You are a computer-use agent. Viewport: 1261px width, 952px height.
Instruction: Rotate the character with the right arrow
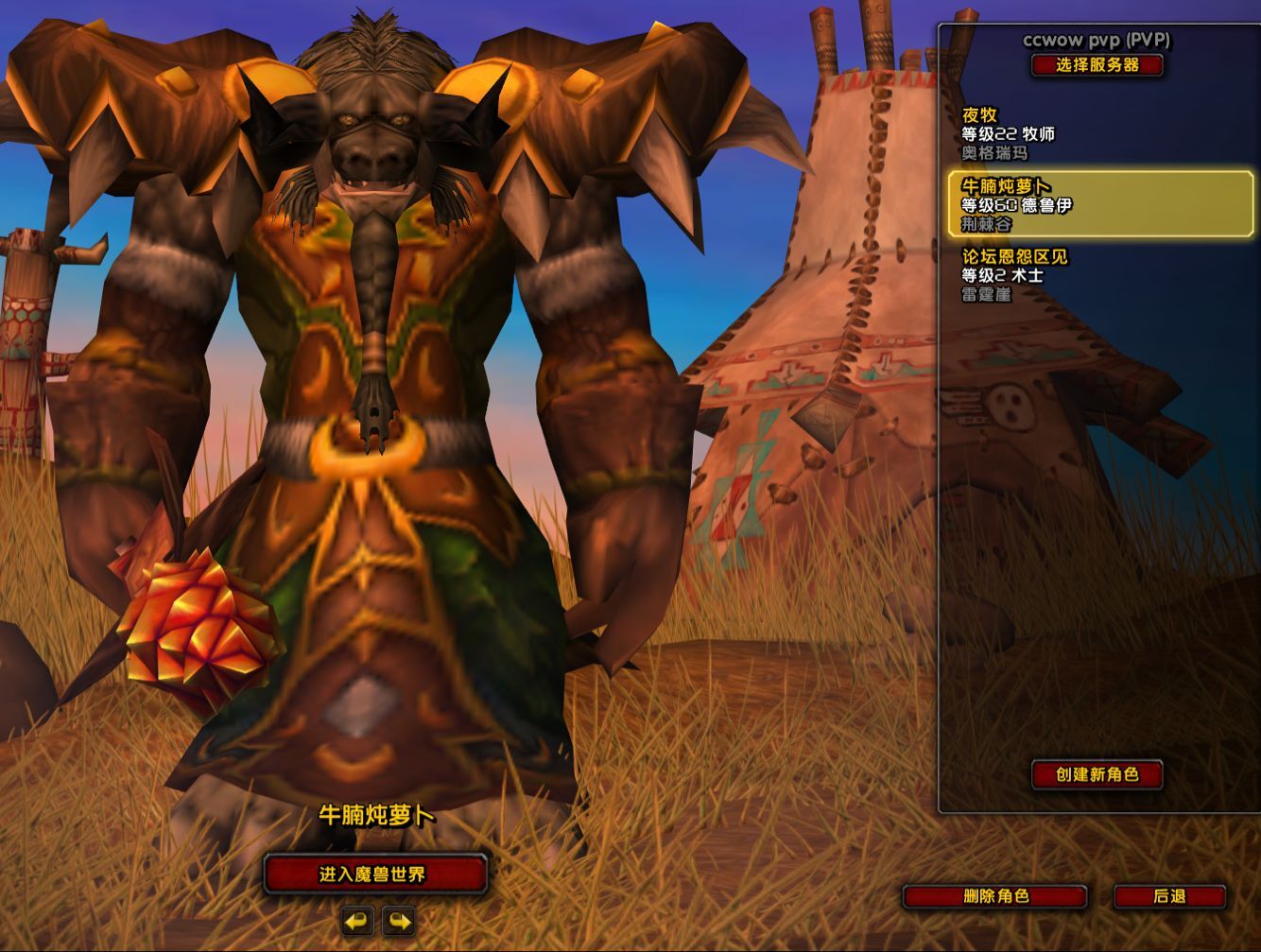399,921
